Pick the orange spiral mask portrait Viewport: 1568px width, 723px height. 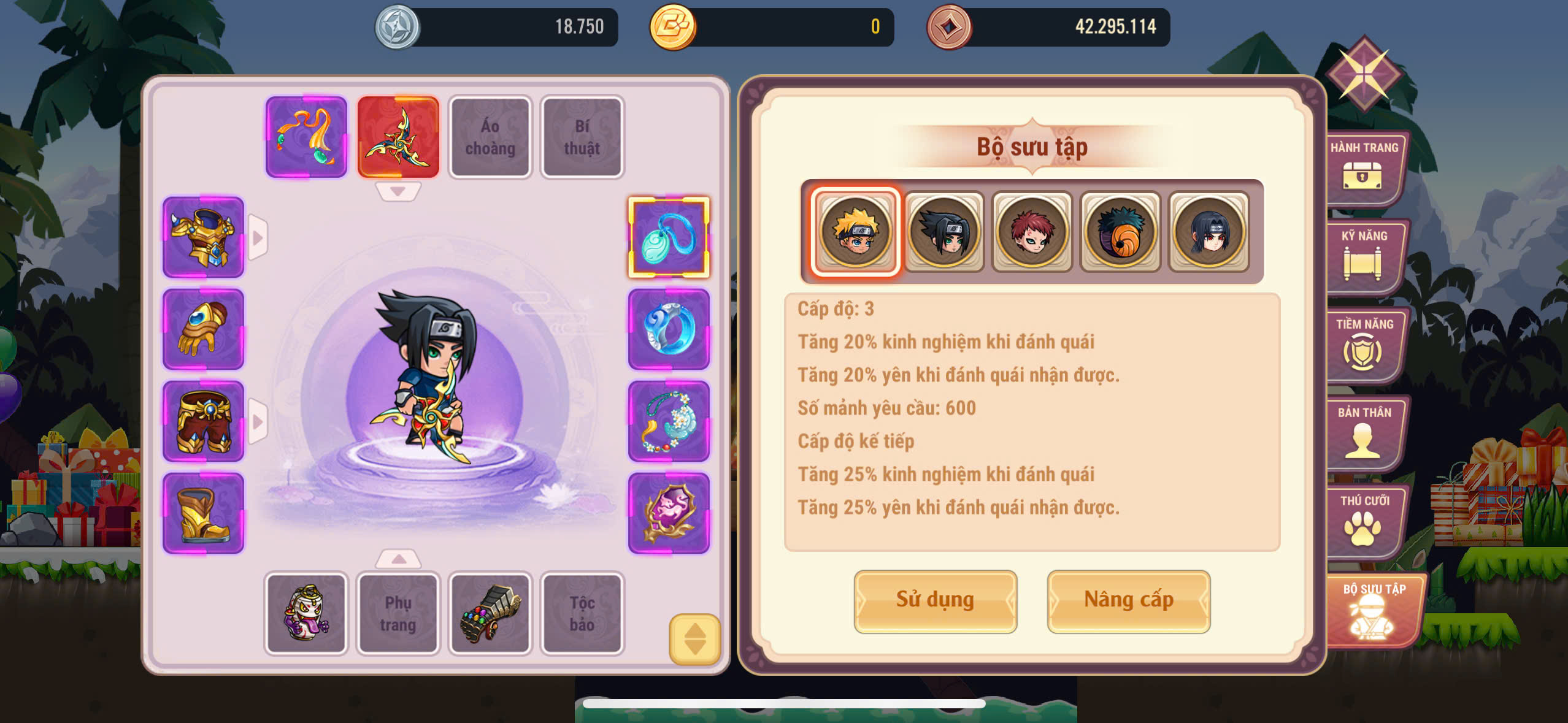(1120, 232)
